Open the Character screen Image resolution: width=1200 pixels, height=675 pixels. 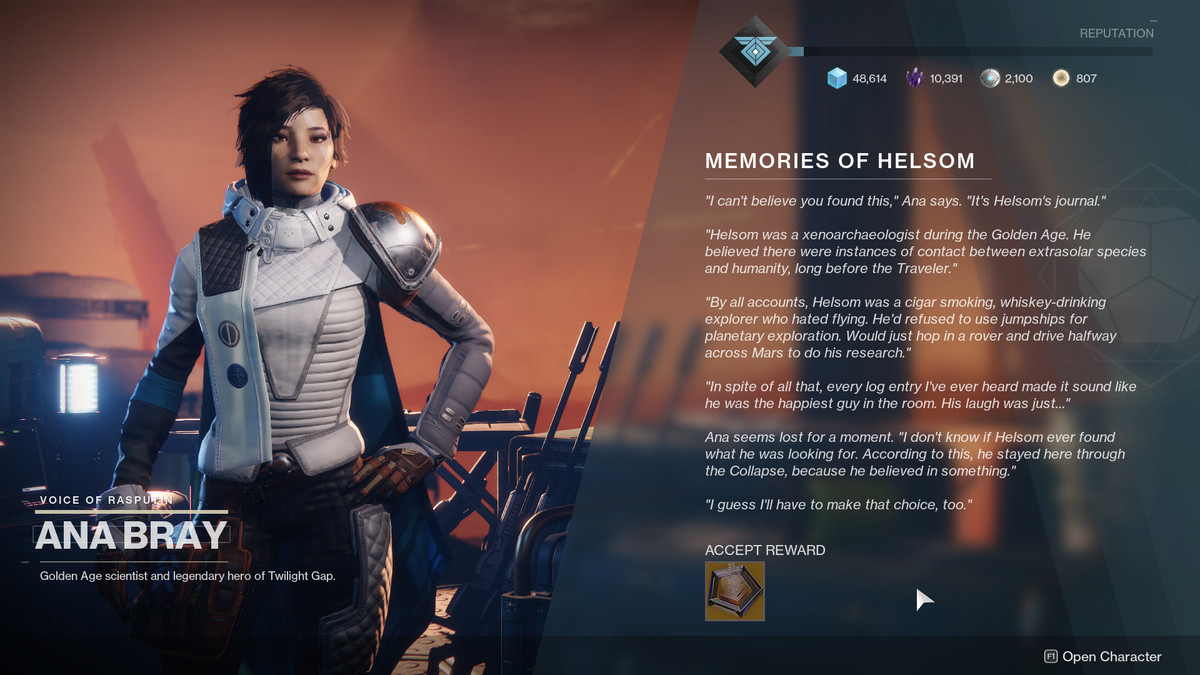tap(1102, 657)
